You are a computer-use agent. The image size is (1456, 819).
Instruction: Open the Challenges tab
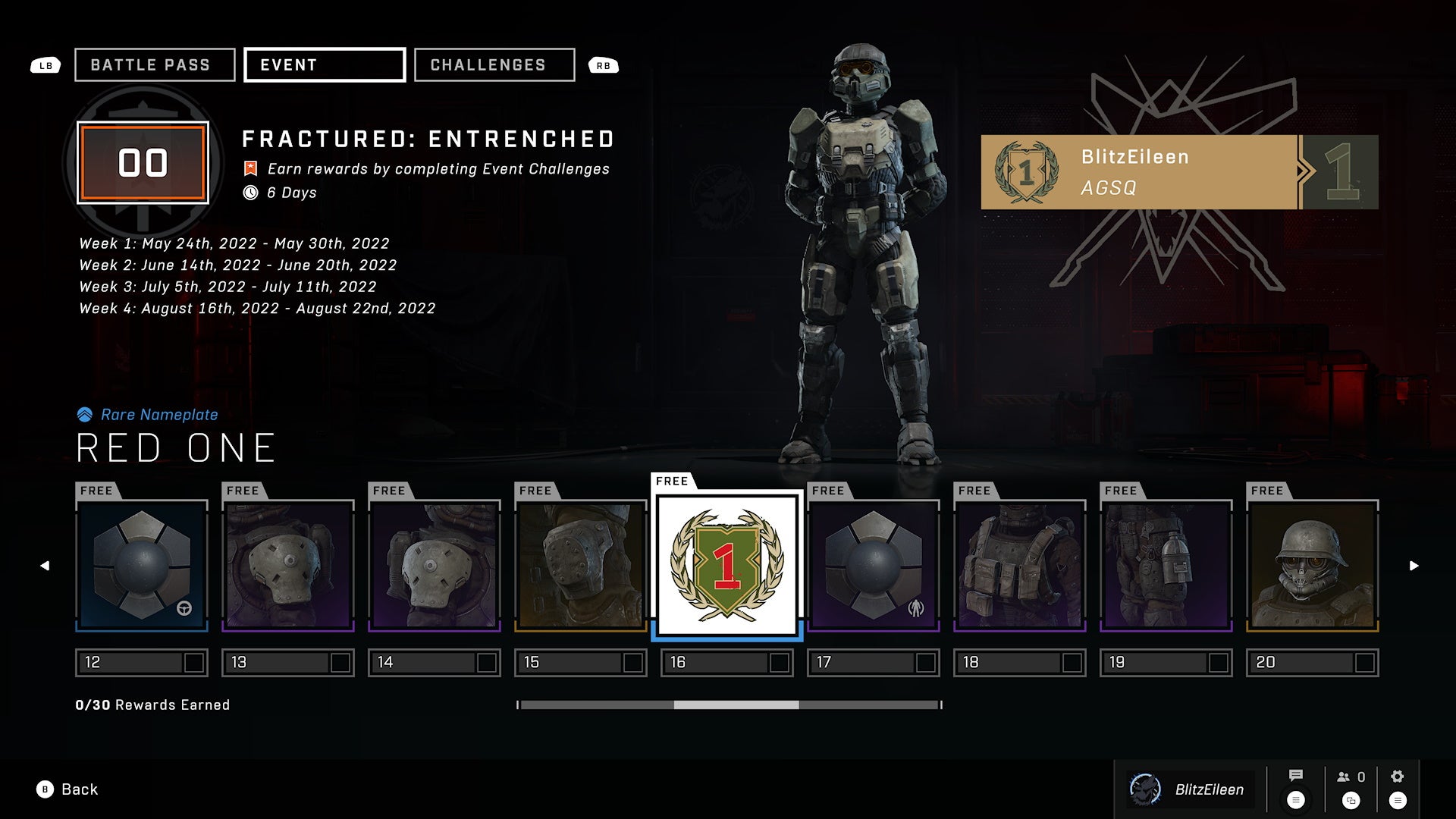(494, 65)
